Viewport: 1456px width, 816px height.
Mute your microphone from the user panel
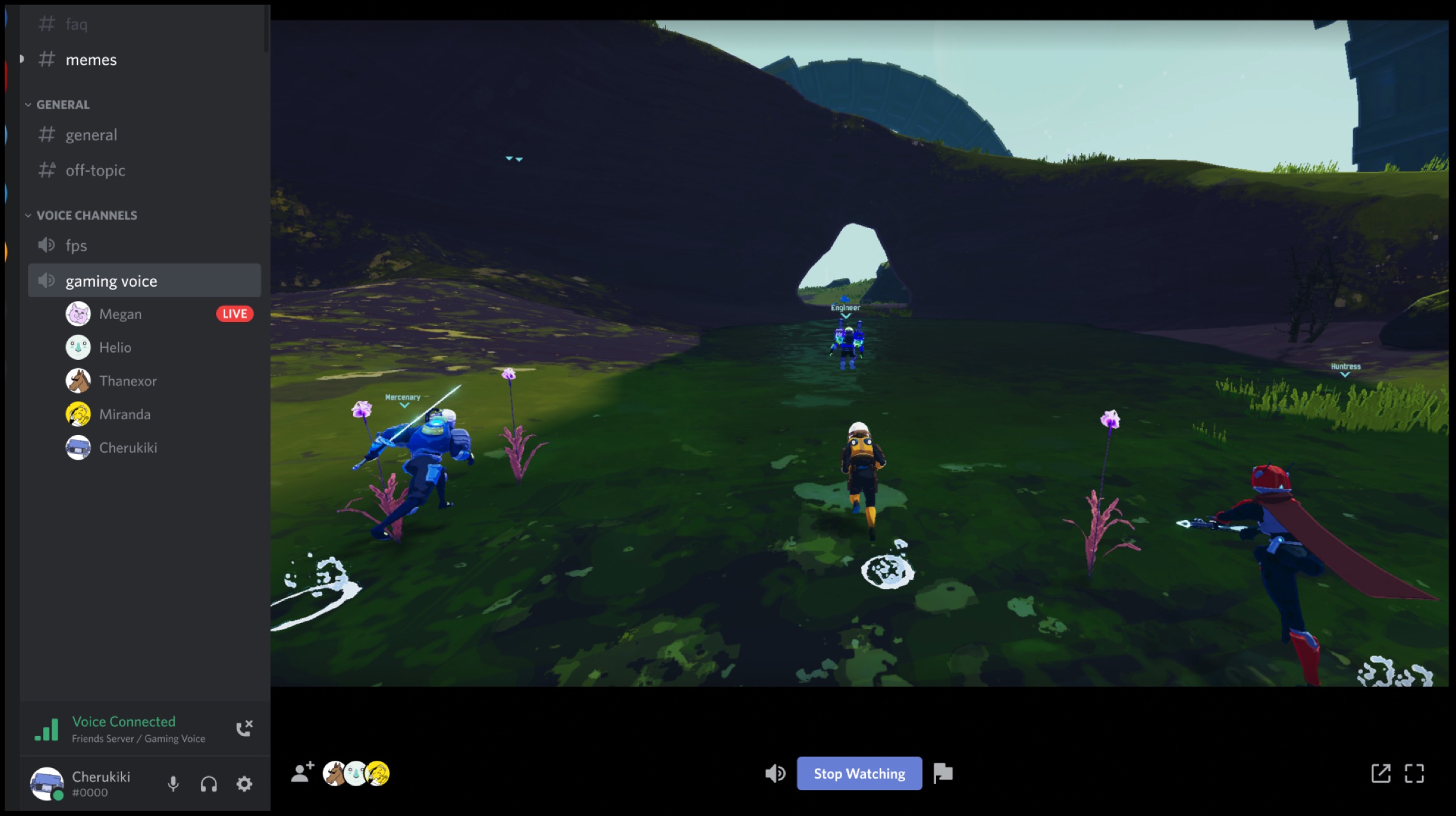point(172,783)
